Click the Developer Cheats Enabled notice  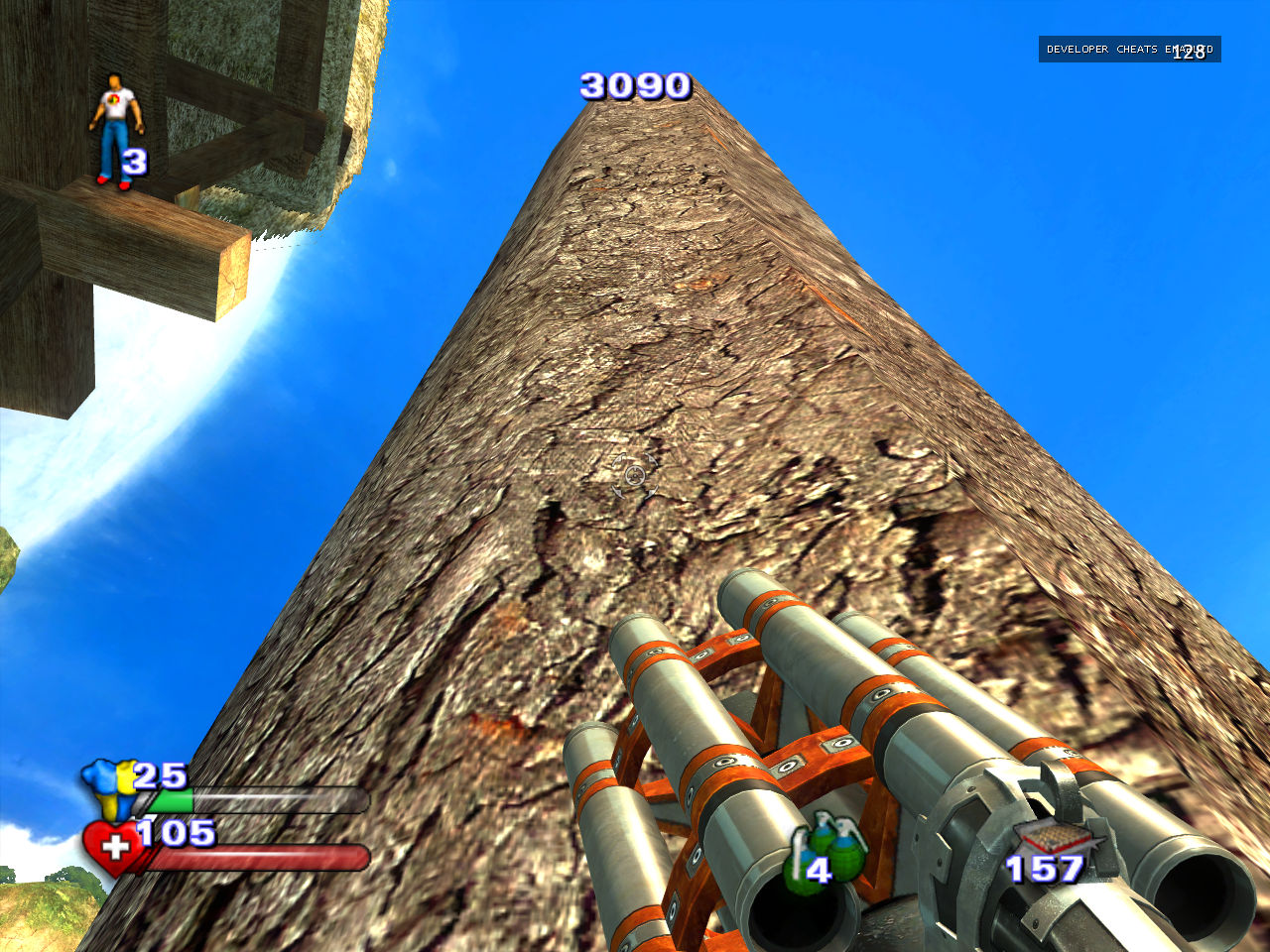tap(1129, 50)
